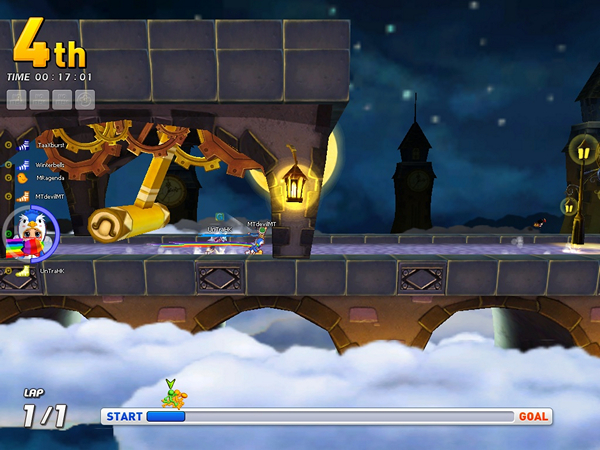Select UnTraHK in the player list
Image resolution: width=600 pixels, height=450 pixels.
pyautogui.click(x=50, y=271)
